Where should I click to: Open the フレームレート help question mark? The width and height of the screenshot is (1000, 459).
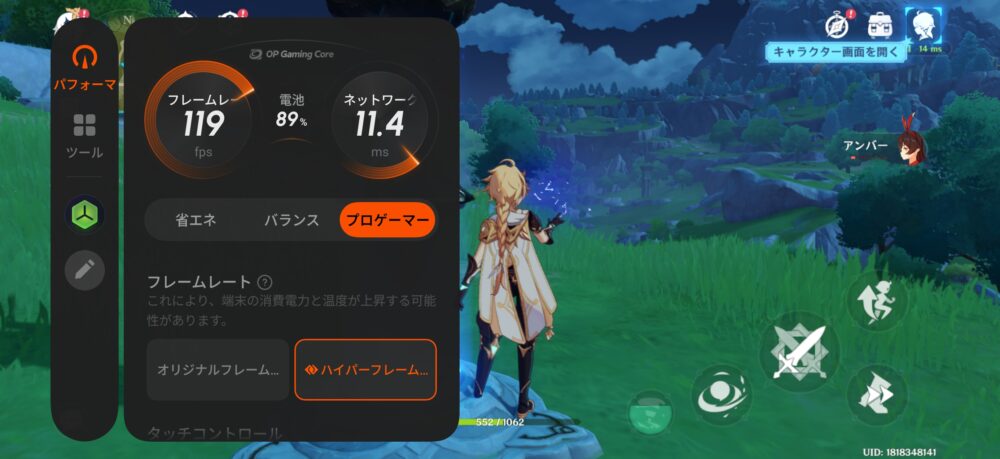265,283
